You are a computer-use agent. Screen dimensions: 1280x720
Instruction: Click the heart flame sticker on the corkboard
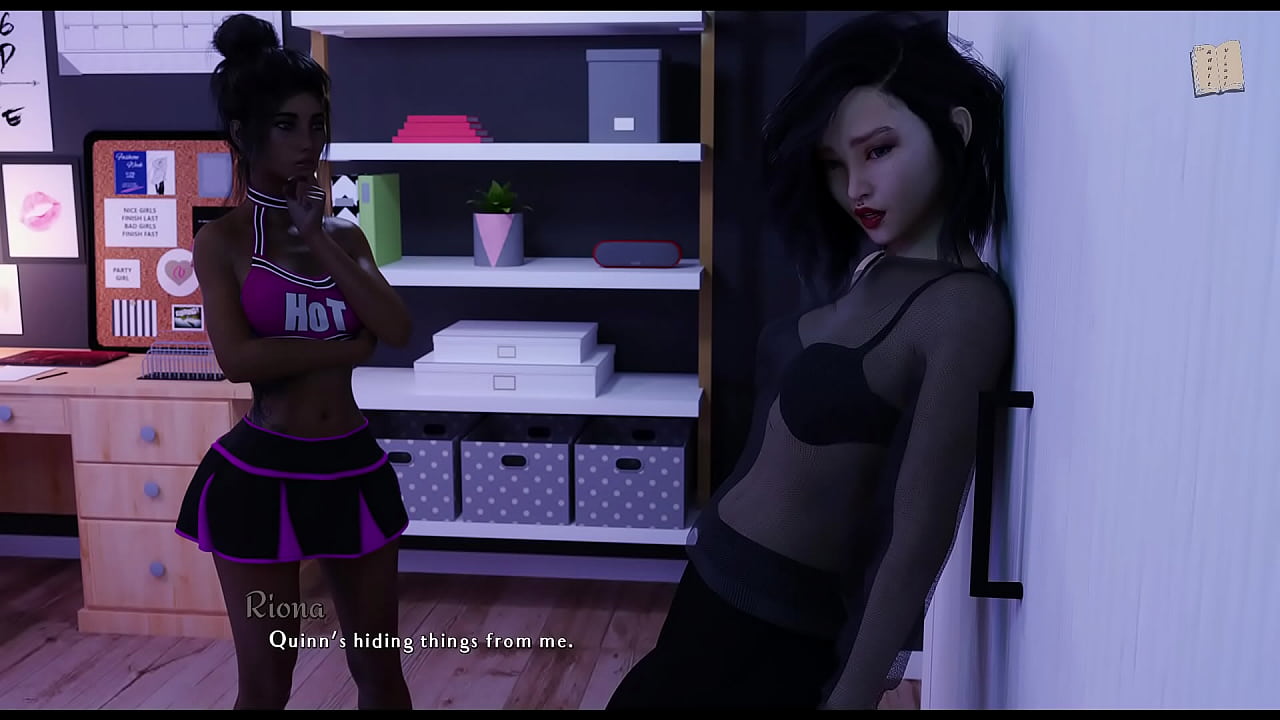point(176,271)
